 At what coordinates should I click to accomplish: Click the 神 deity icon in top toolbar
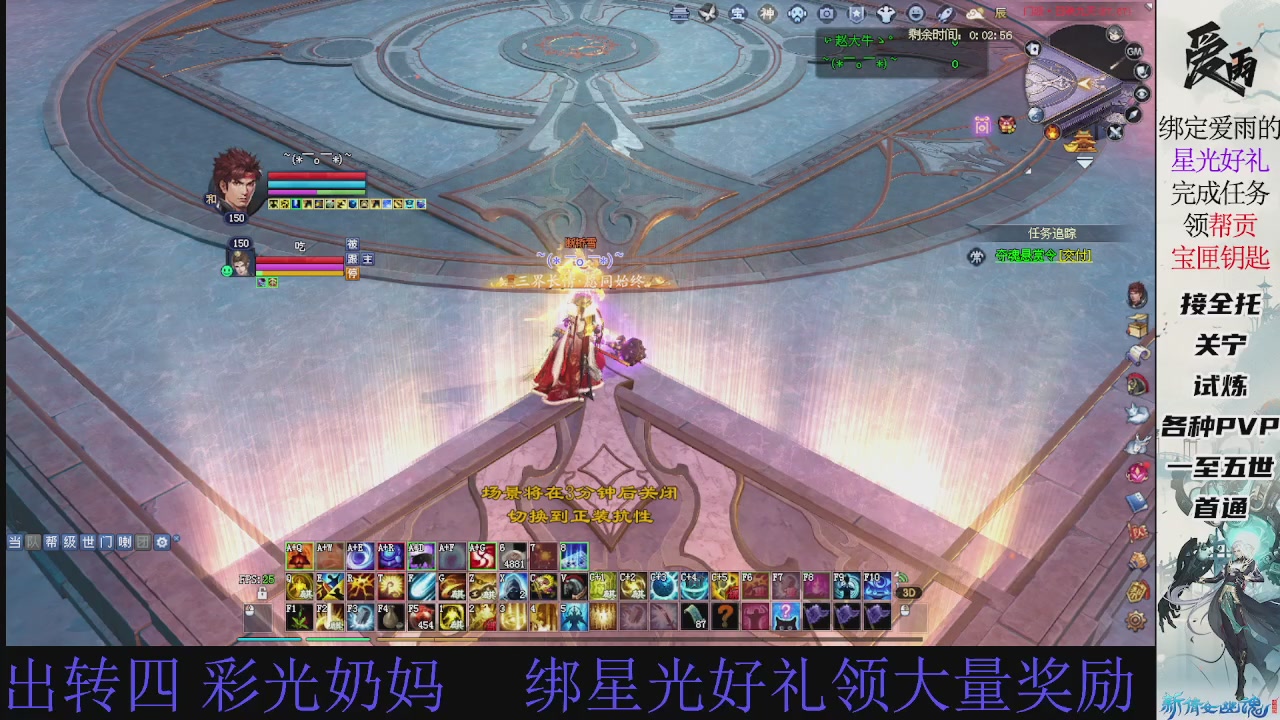coord(767,14)
